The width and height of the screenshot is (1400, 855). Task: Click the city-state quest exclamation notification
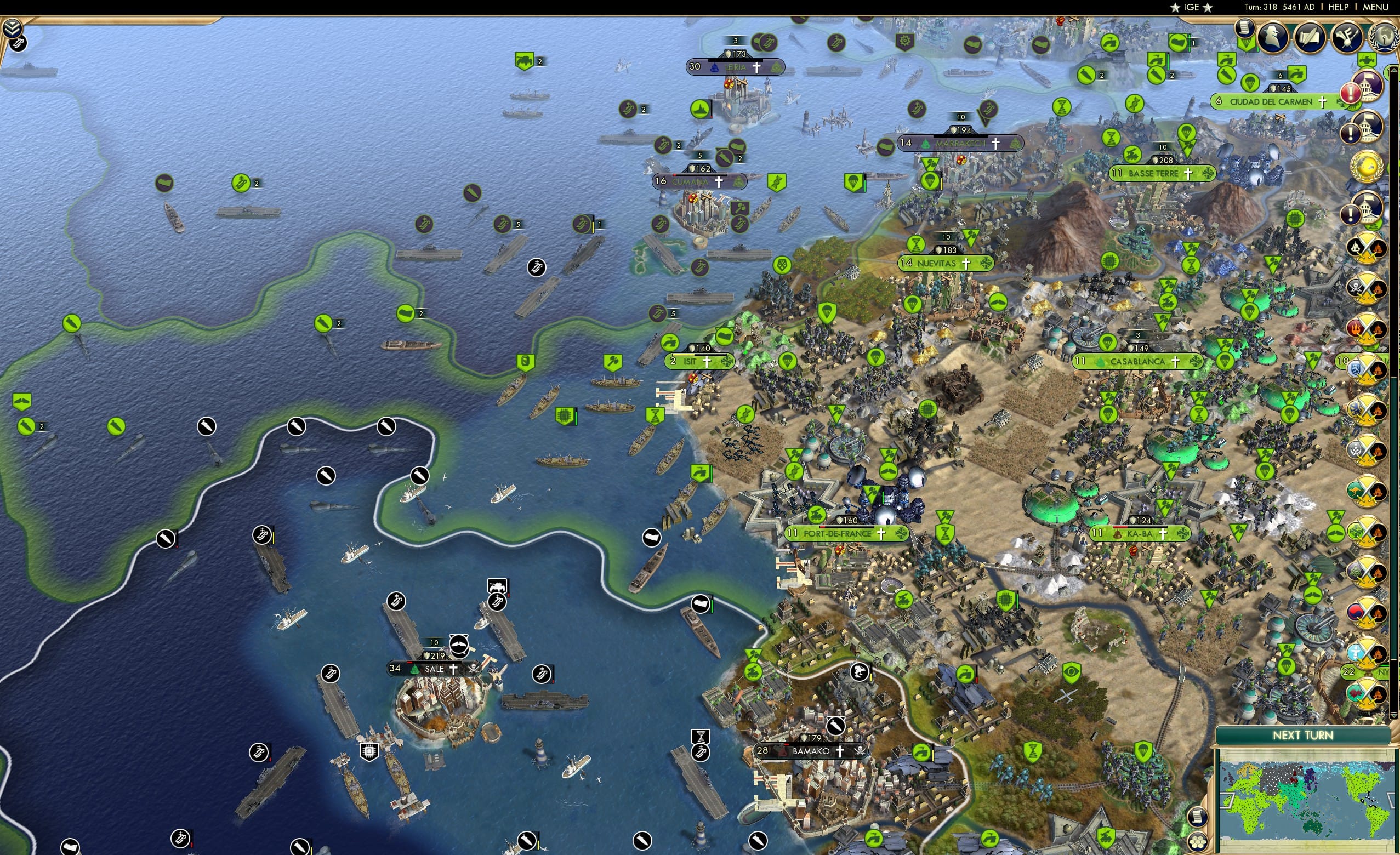coord(1351,92)
